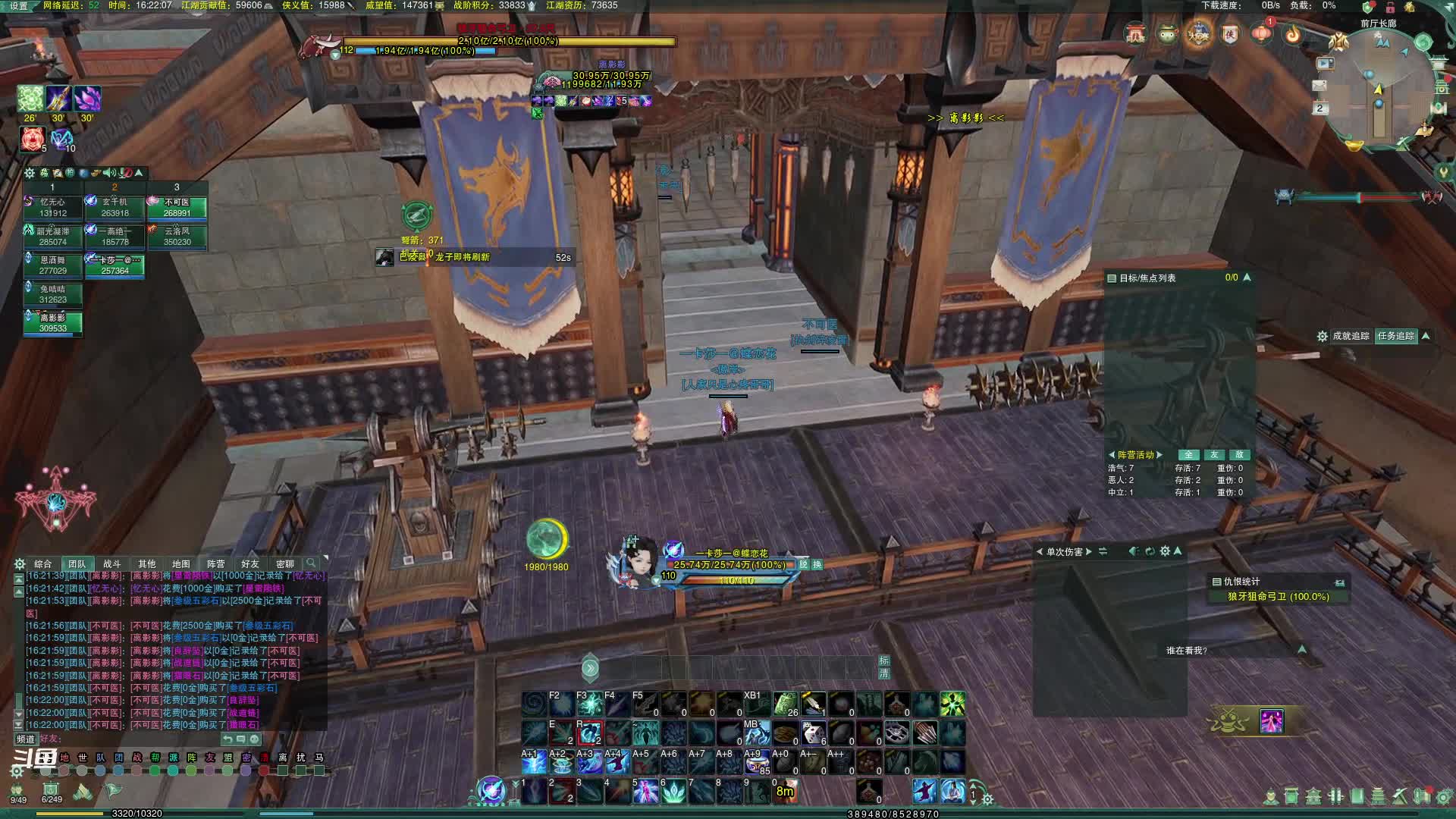This screenshot has width=1456, height=819.
Task: Target raid member 云洛风 in the team frame
Action: [177, 237]
